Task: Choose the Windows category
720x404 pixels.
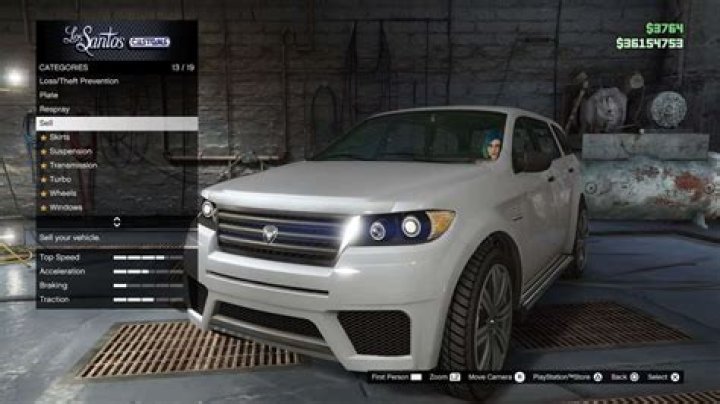Action: (x=65, y=206)
